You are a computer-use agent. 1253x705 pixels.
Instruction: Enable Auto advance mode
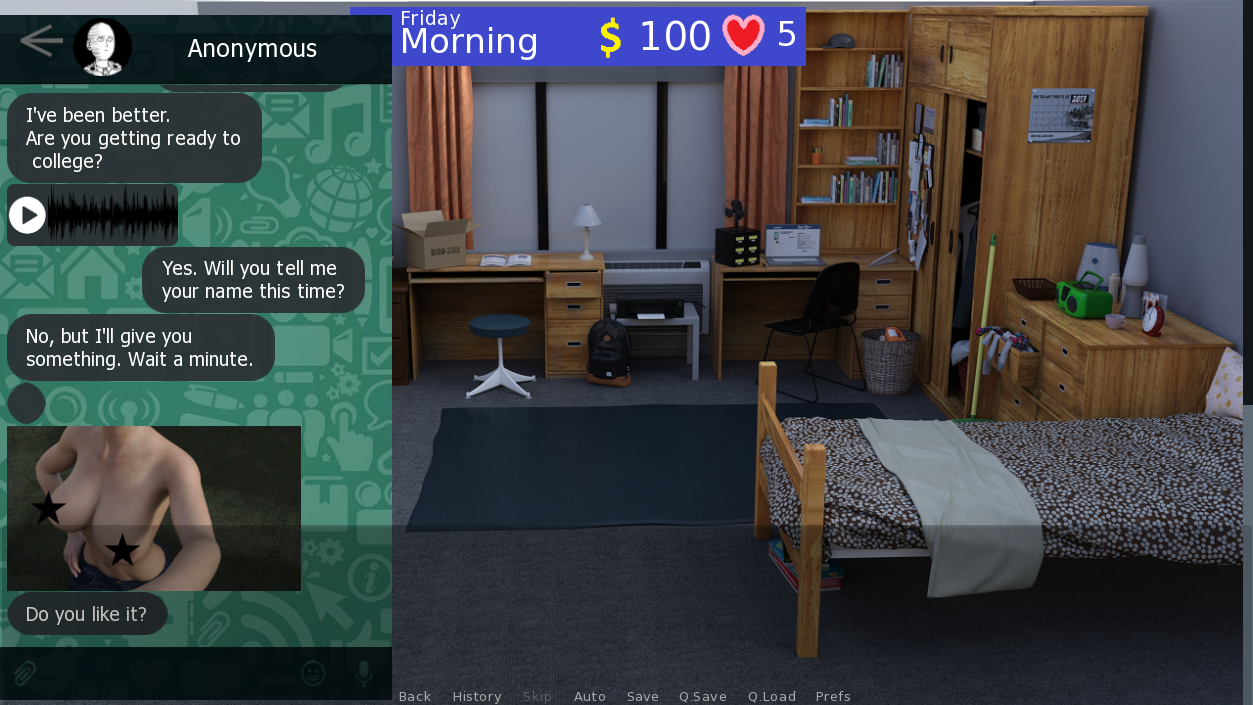(x=590, y=696)
